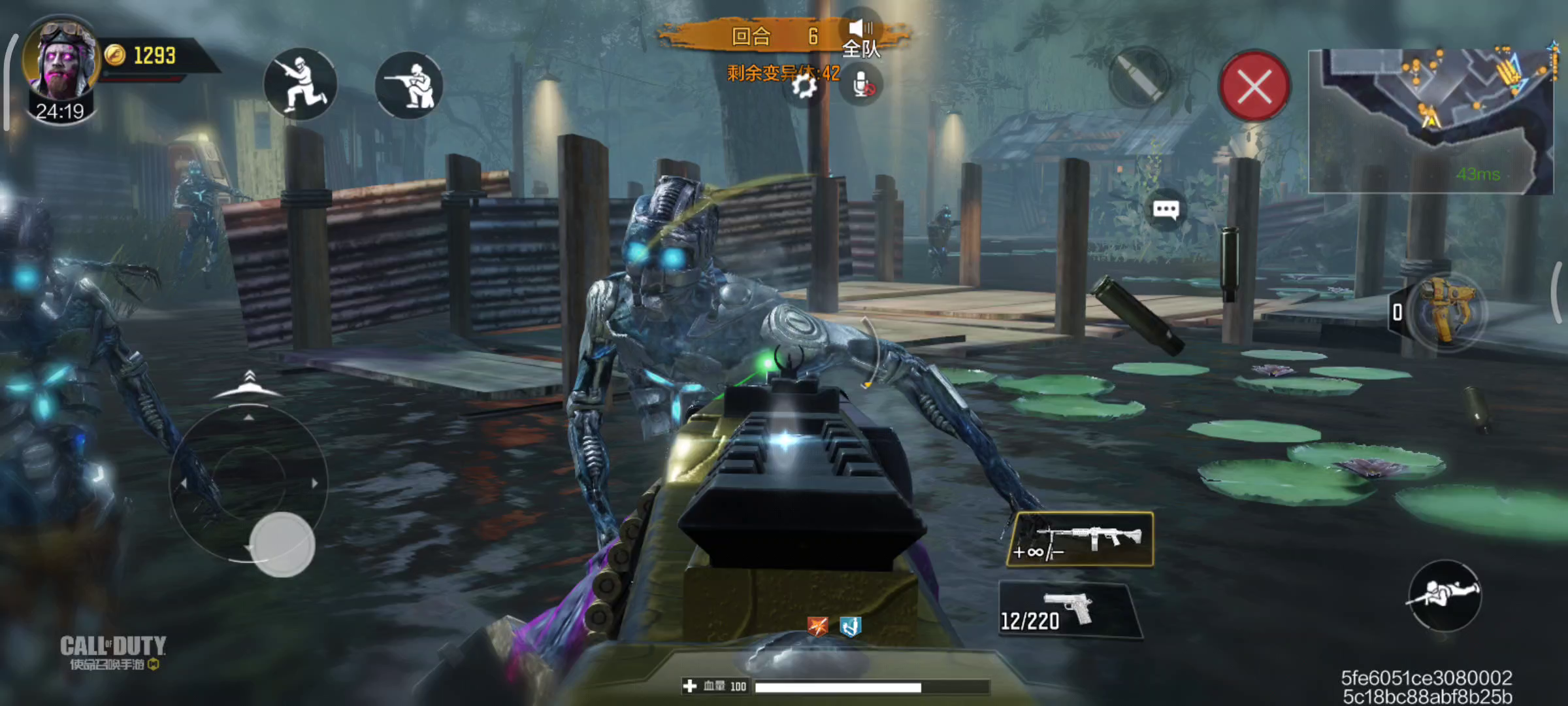Viewport: 1568px width, 706px height.
Task: Toggle the crouching soldier stance button
Action: tap(410, 86)
